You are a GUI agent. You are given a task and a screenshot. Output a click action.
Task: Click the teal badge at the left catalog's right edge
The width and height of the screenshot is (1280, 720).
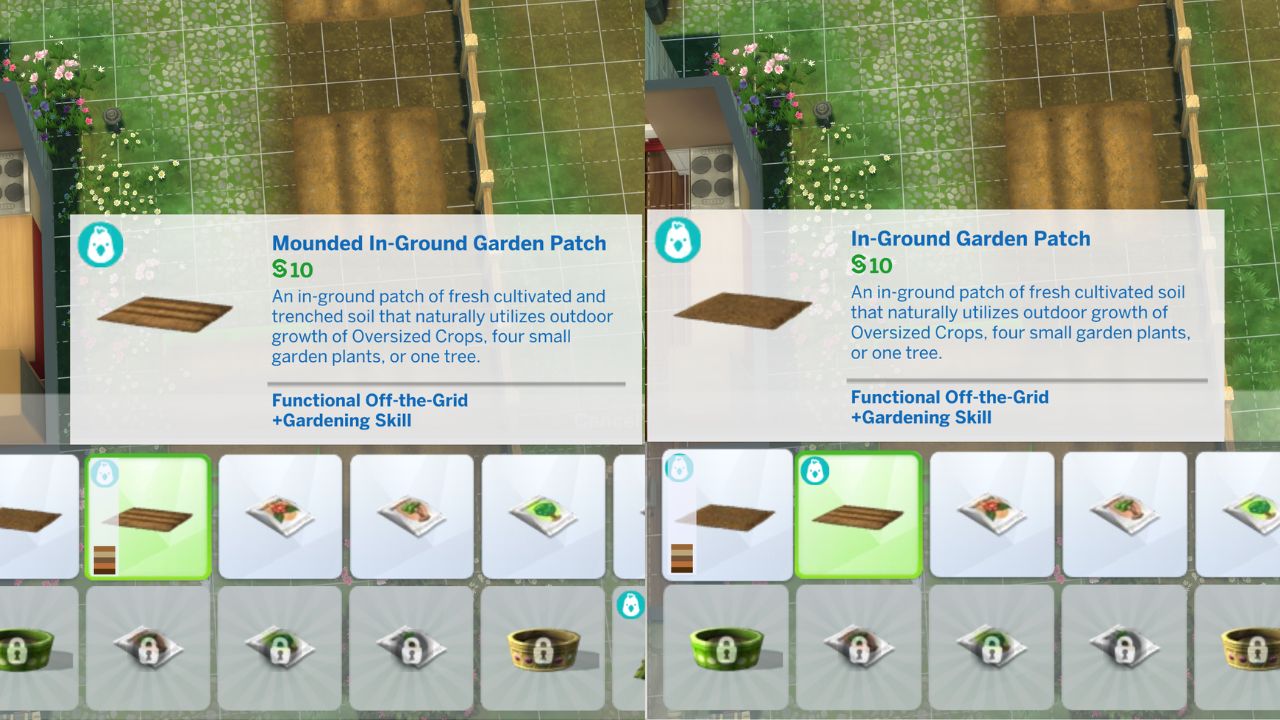(x=629, y=606)
